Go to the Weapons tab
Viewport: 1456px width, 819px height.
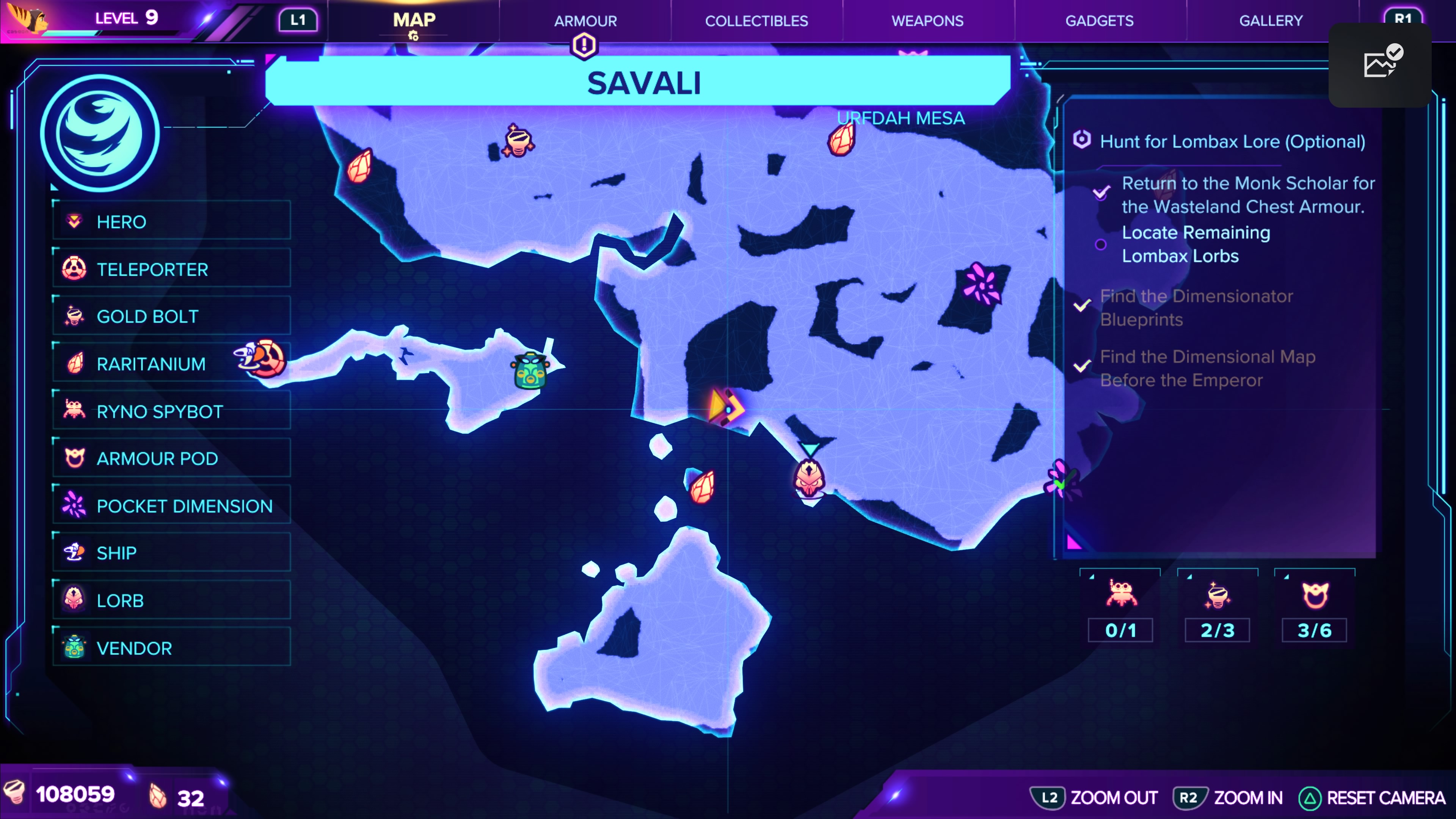click(927, 21)
